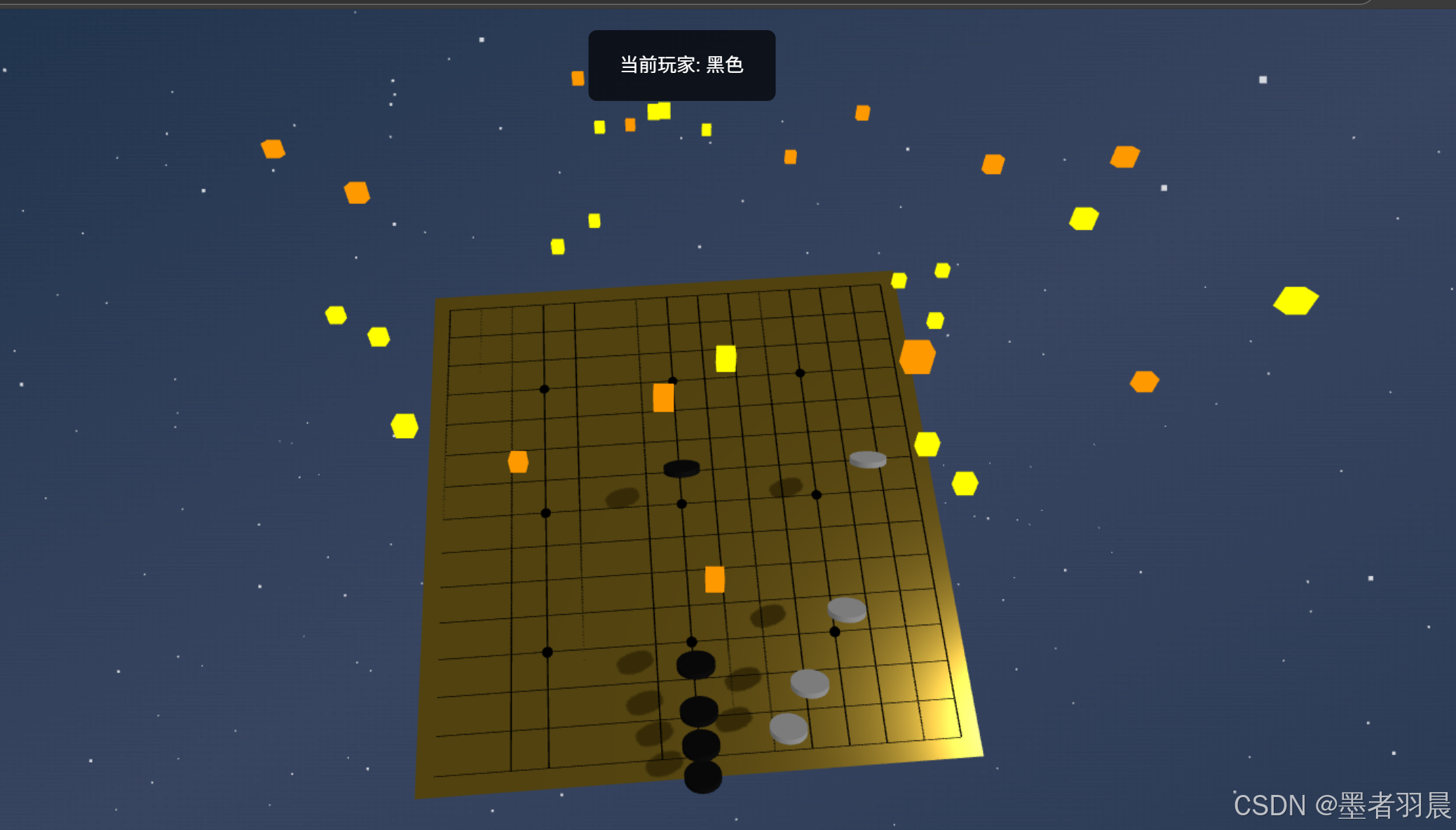
Task: Click the center star point dot on the board
Action: [x=681, y=503]
